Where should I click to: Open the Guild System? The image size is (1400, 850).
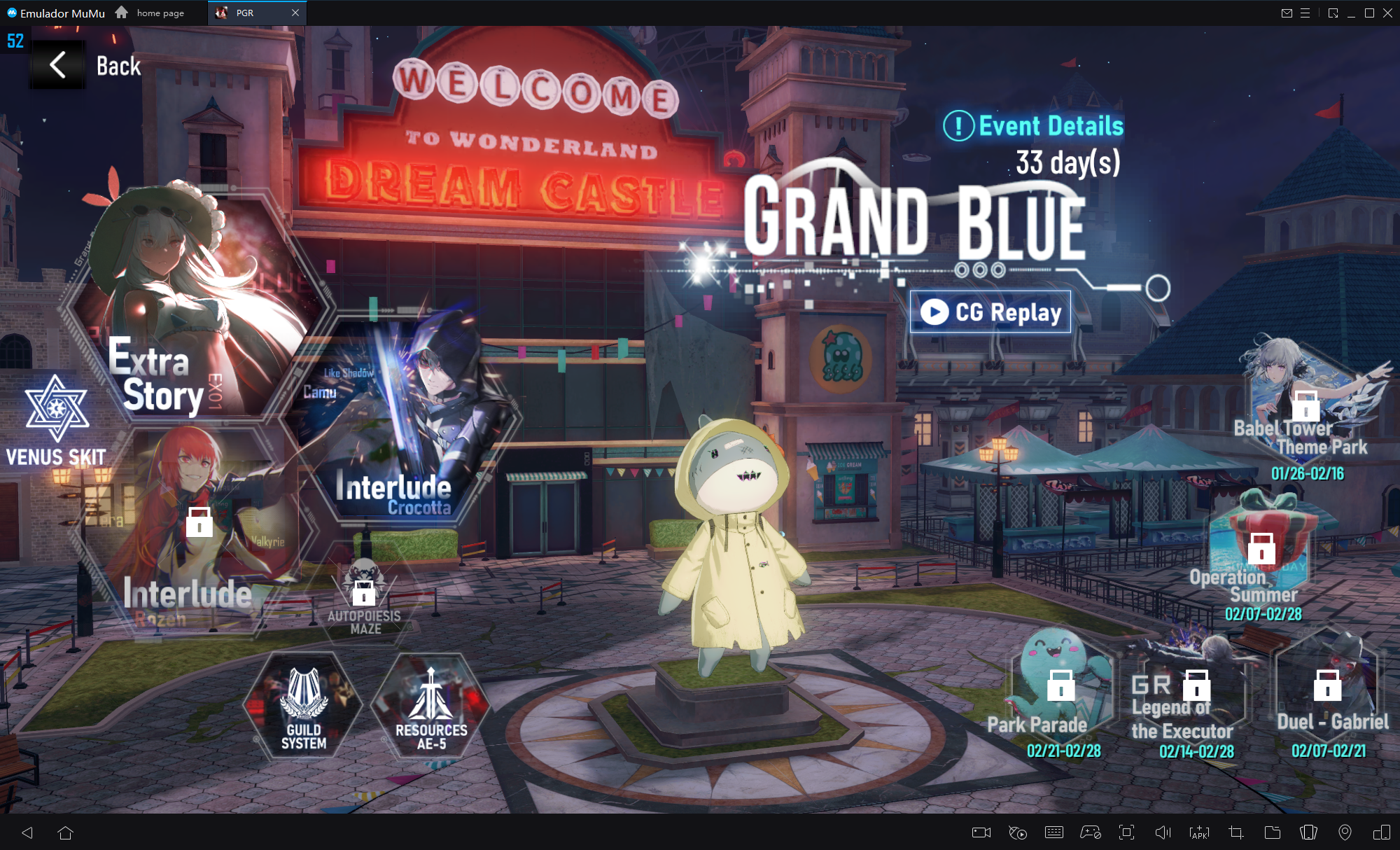(x=304, y=706)
